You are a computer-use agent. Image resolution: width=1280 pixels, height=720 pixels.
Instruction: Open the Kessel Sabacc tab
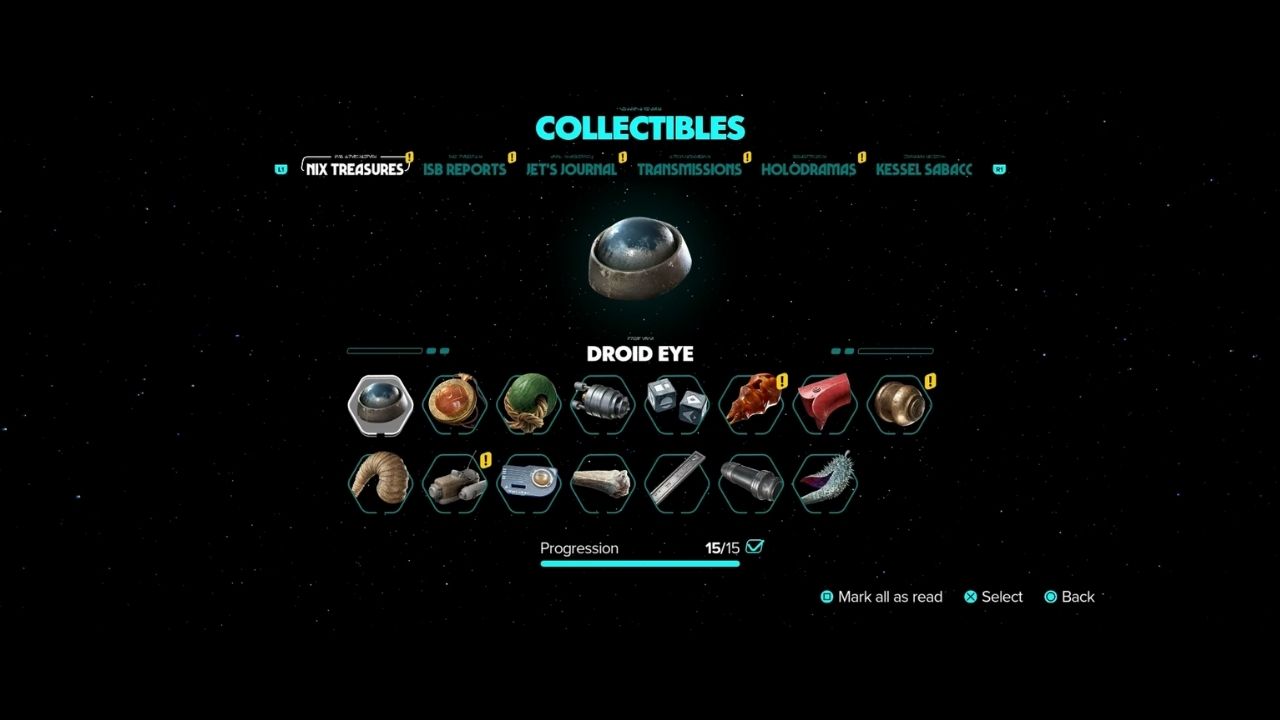click(922, 169)
